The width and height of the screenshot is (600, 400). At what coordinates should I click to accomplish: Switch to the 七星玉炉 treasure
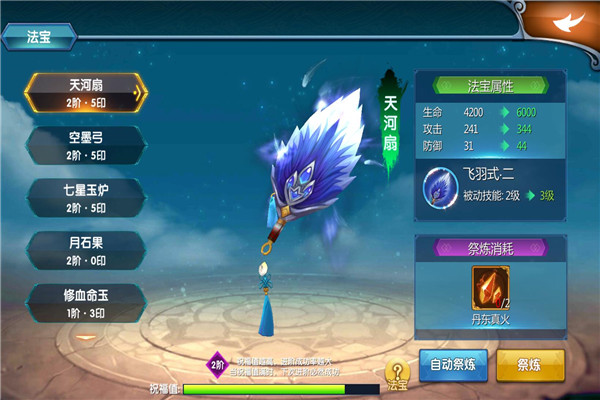(85, 196)
